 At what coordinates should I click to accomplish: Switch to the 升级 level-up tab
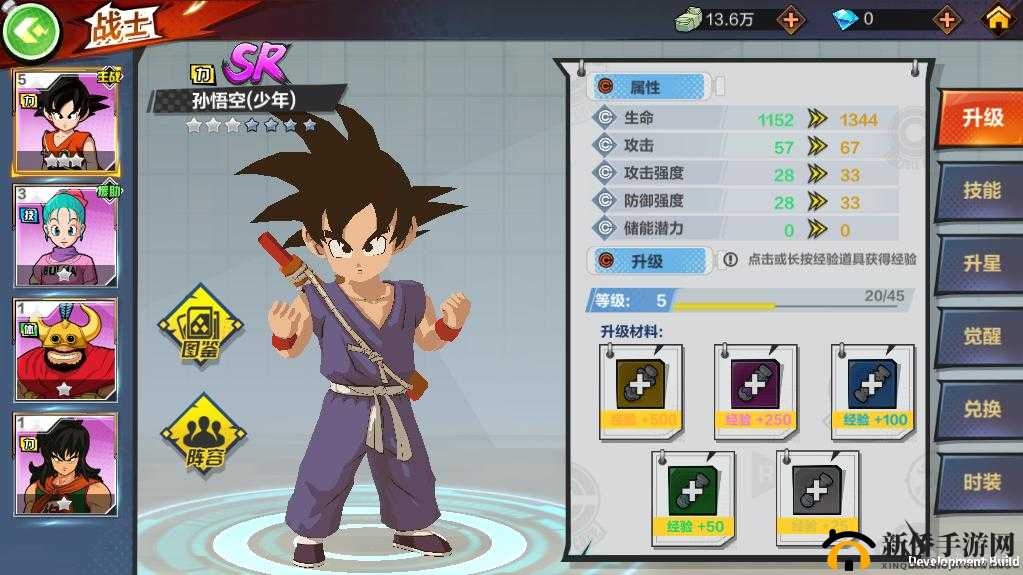pos(981,118)
